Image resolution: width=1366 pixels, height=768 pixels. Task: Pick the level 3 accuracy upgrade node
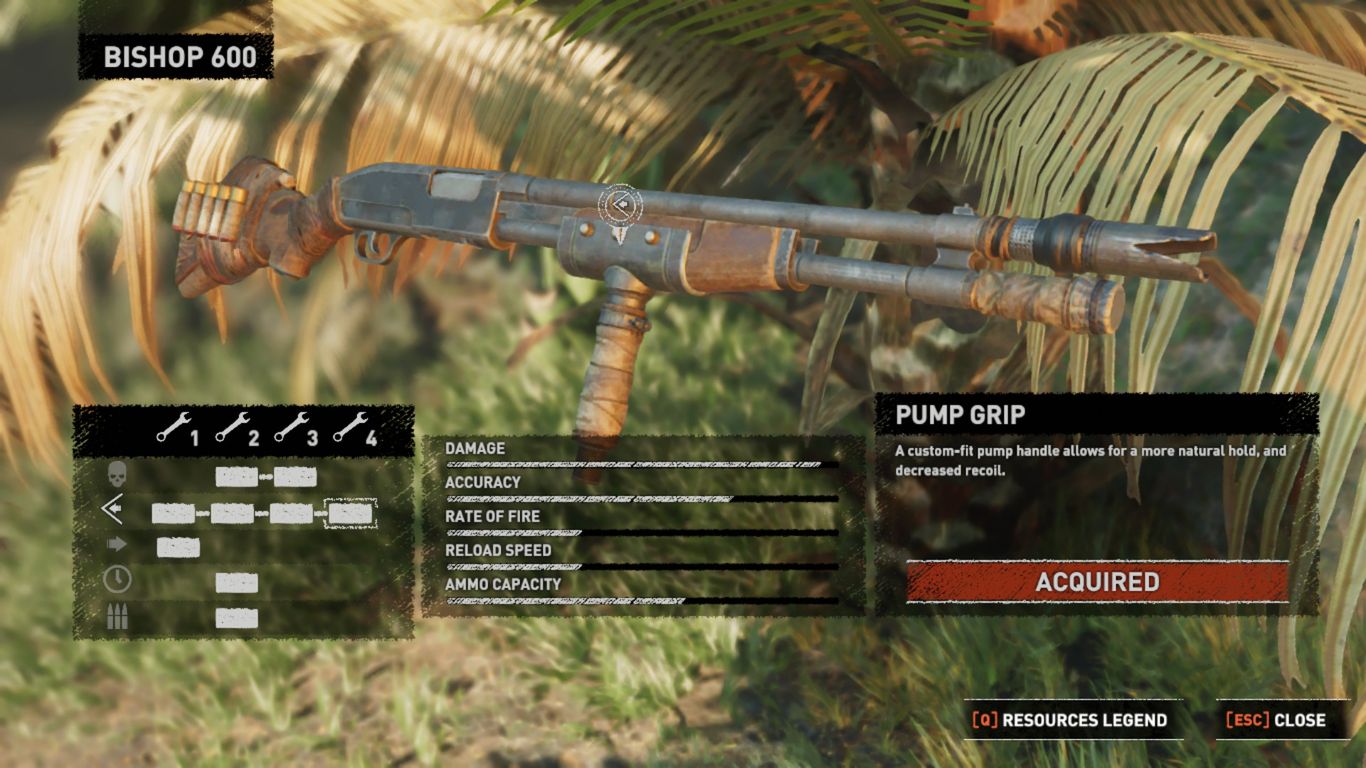coord(291,514)
